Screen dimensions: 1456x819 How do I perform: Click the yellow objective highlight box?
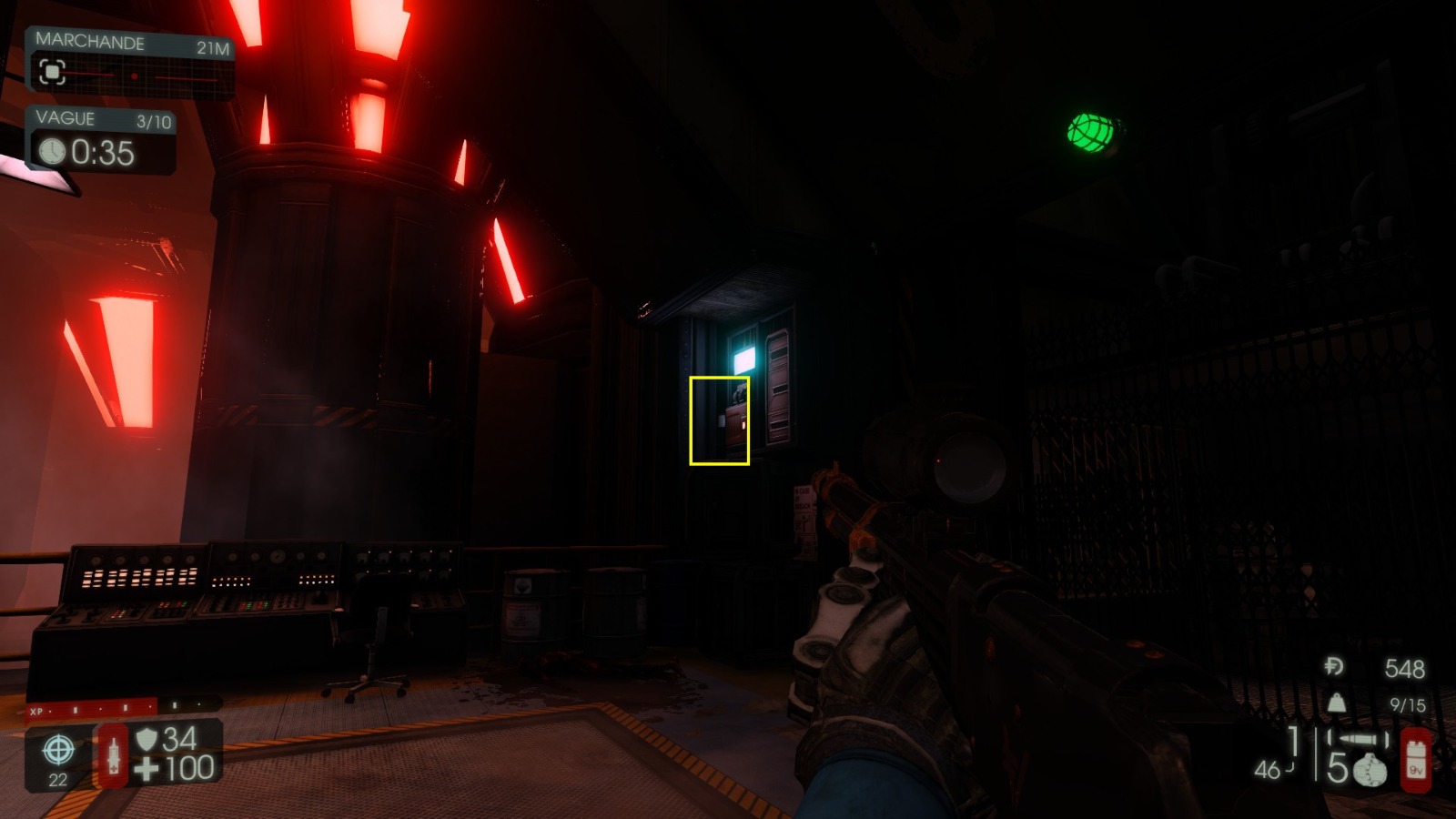tap(720, 420)
